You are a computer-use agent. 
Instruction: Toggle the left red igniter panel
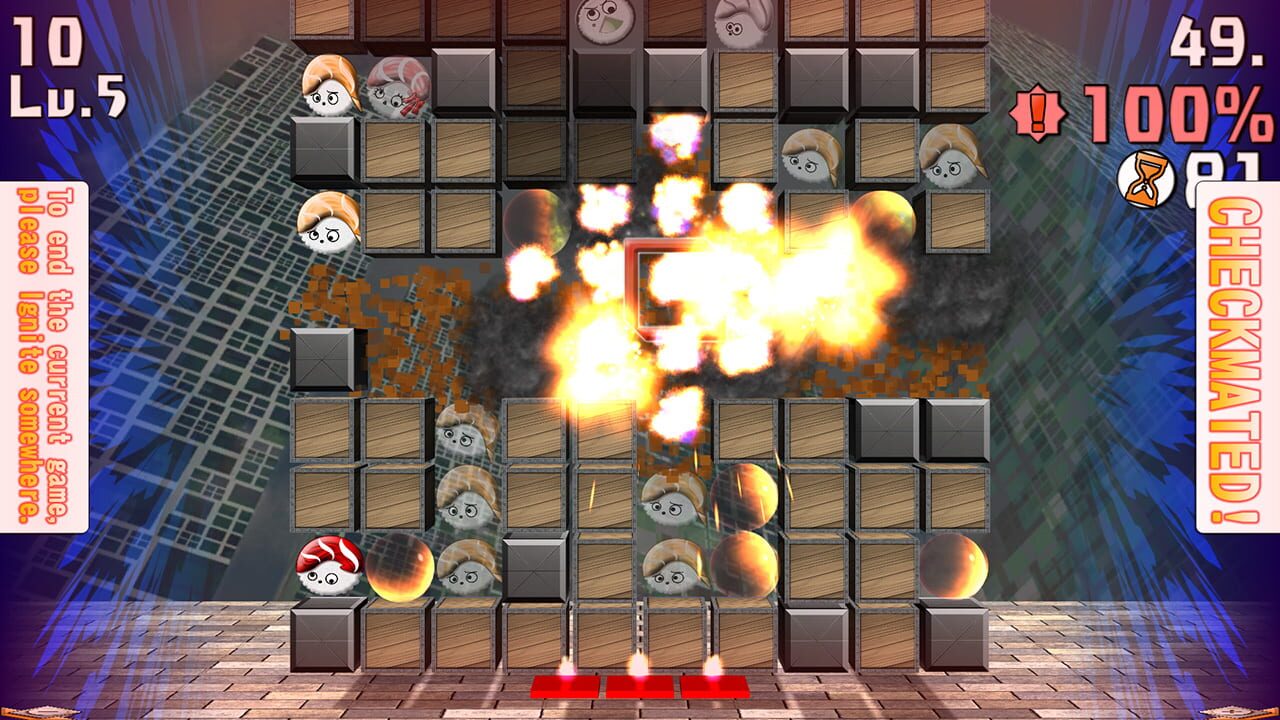pos(568,685)
